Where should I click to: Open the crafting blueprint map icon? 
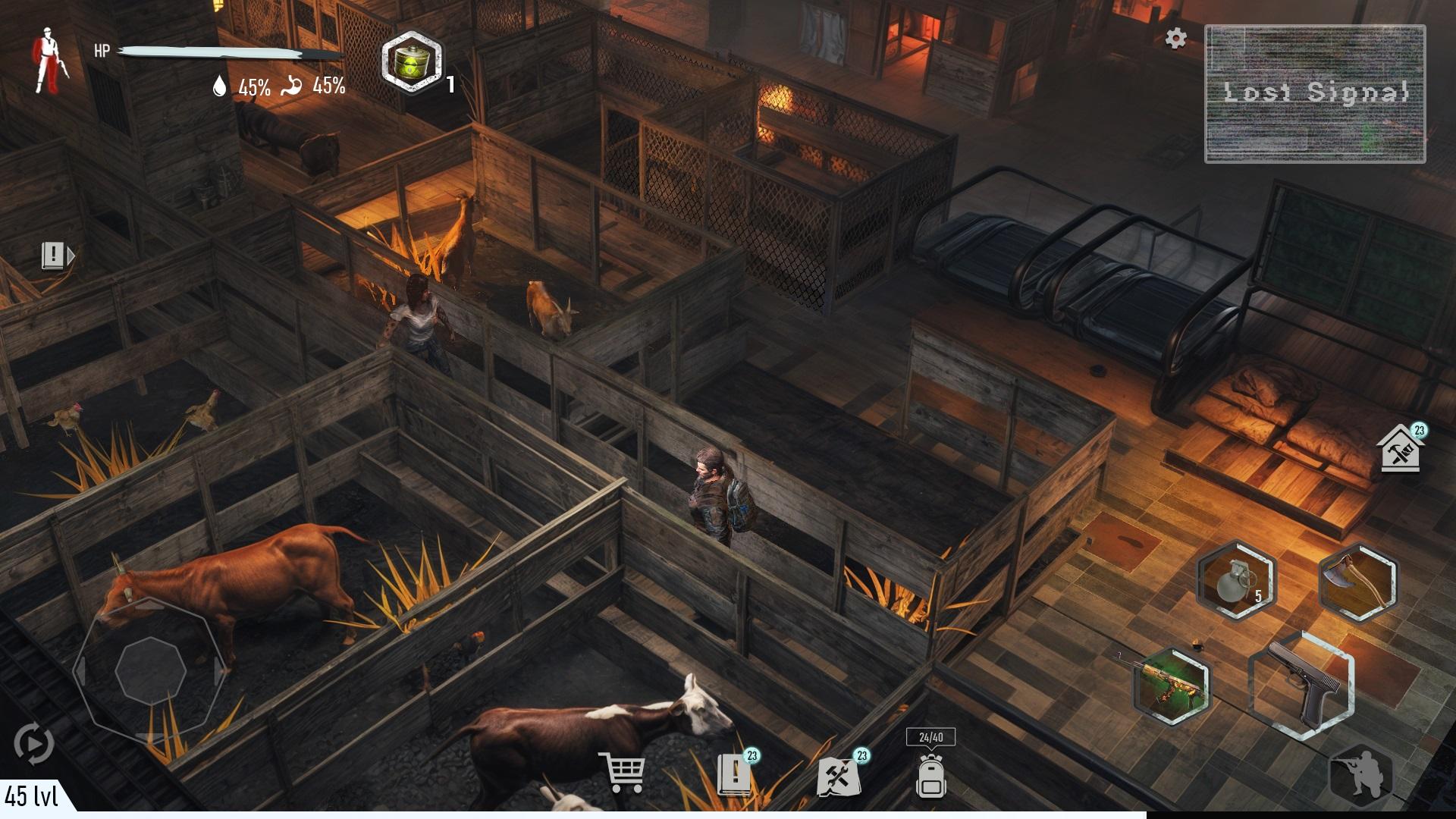point(840,777)
